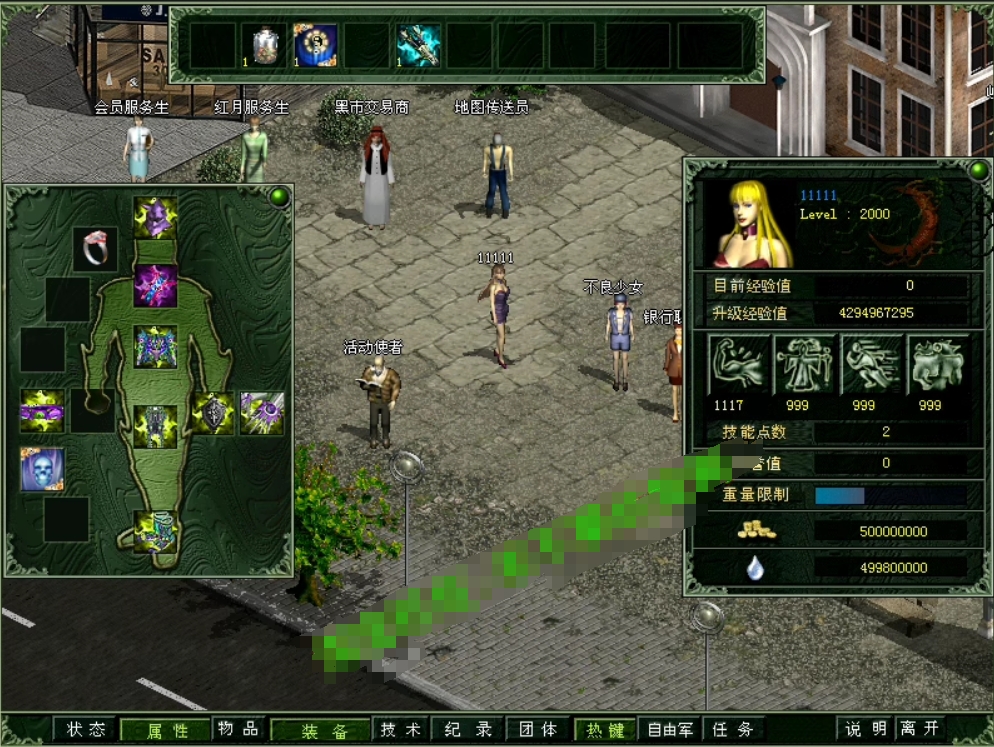Close the character attributes panel green orb
This screenshot has width=994, height=747.
[x=978, y=170]
